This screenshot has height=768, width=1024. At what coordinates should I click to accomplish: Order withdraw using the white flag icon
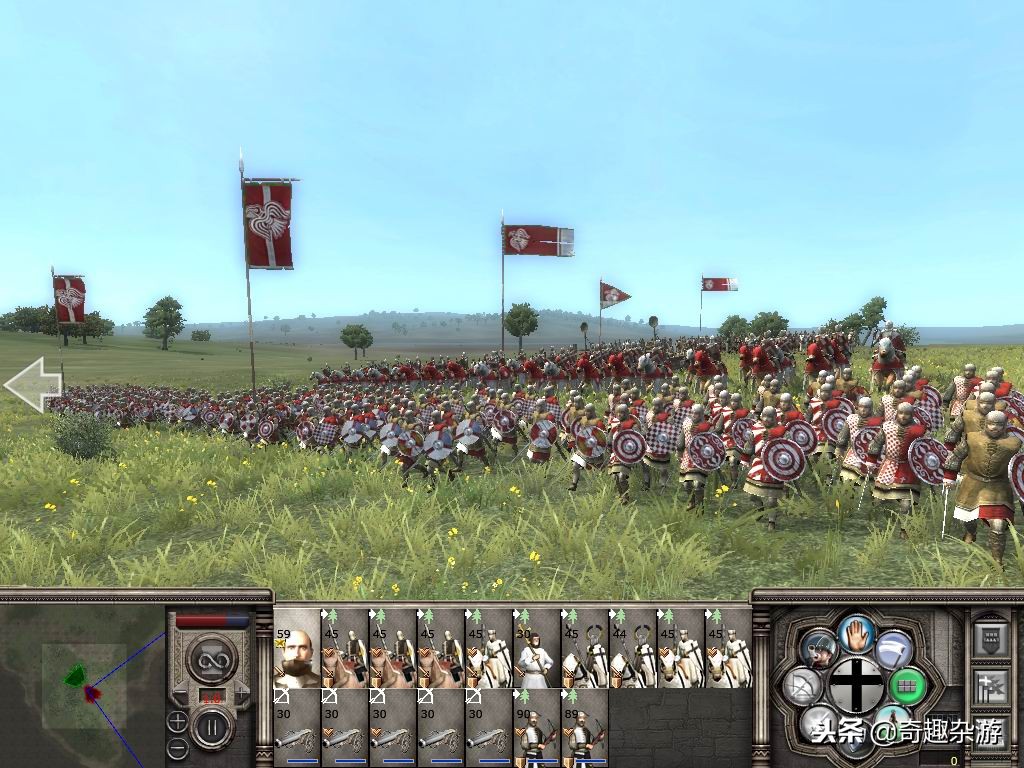[x=895, y=650]
